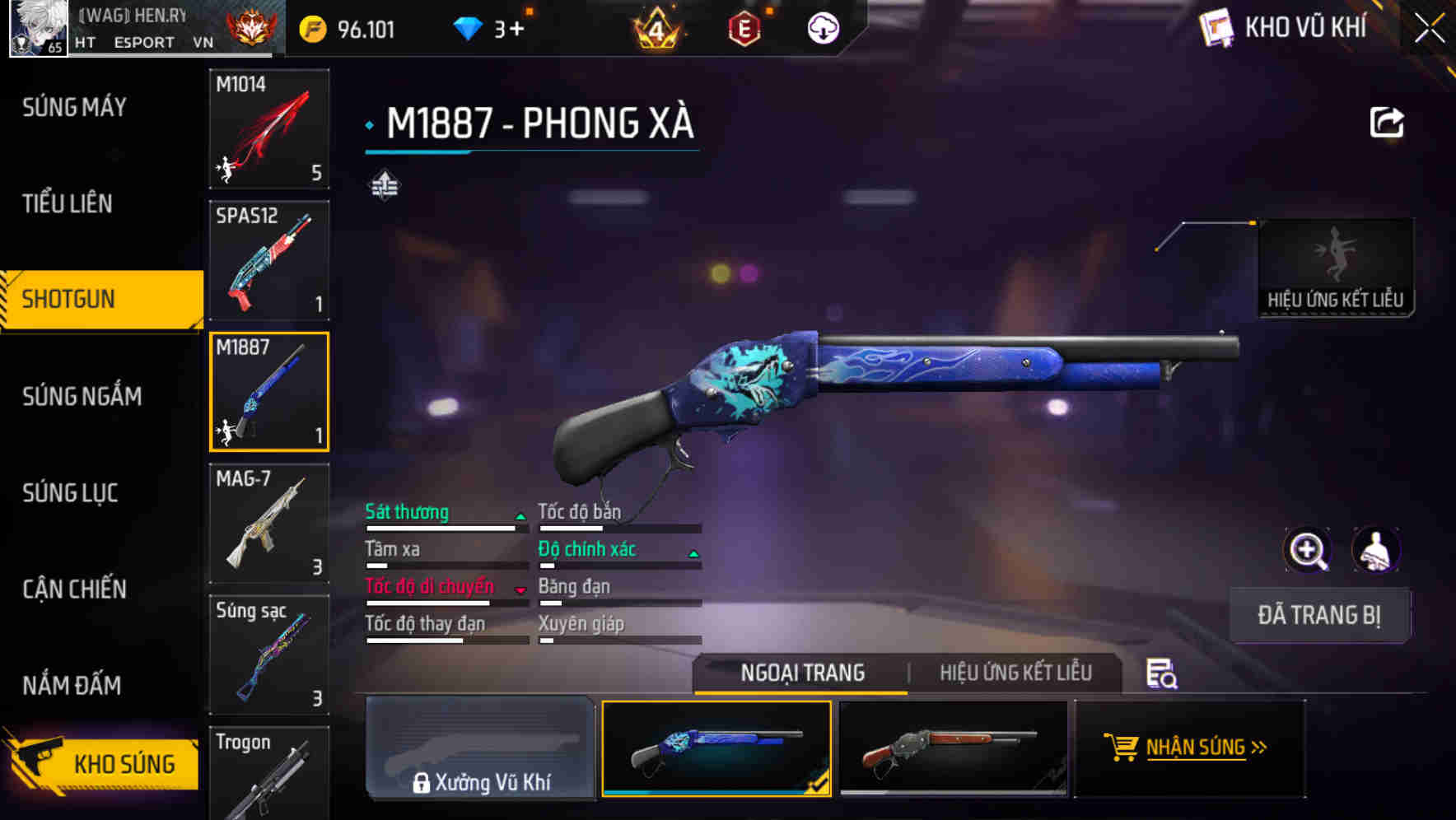Click the diamond currency icon
This screenshot has width=1456, height=820.
[468, 27]
